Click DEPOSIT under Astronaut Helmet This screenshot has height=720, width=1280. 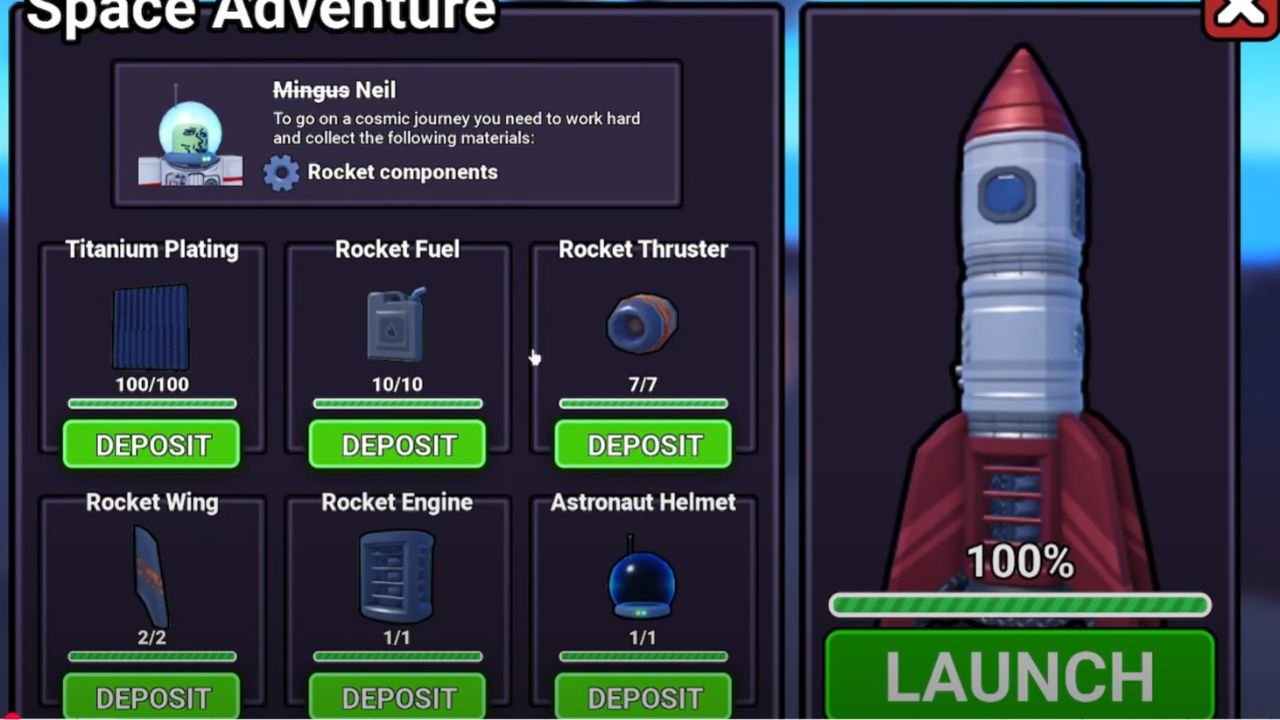pyautogui.click(x=642, y=697)
